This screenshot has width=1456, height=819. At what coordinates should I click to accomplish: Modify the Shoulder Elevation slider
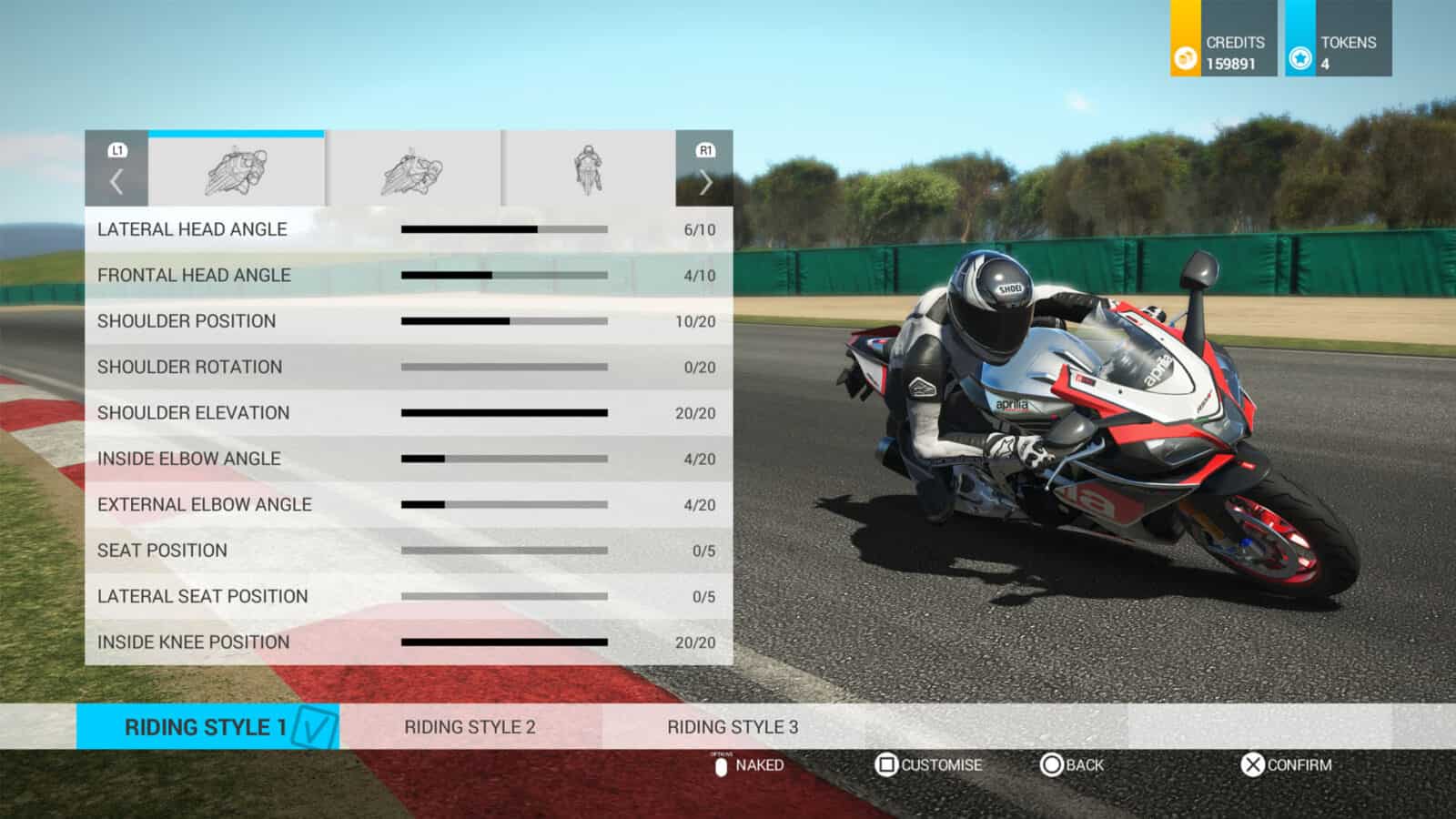(x=504, y=413)
